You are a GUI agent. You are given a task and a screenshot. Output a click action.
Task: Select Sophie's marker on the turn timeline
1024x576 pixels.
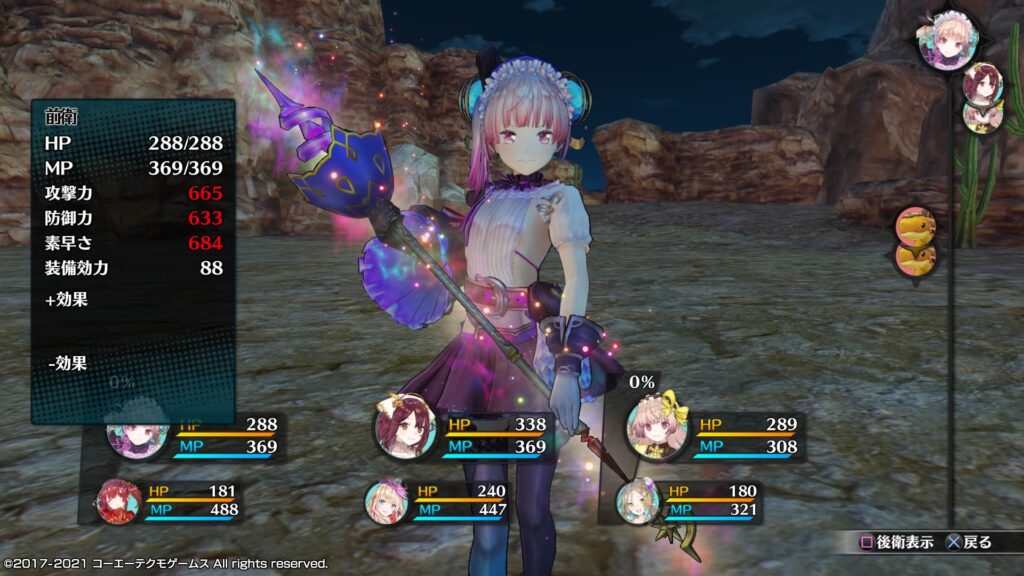pyautogui.click(x=982, y=82)
